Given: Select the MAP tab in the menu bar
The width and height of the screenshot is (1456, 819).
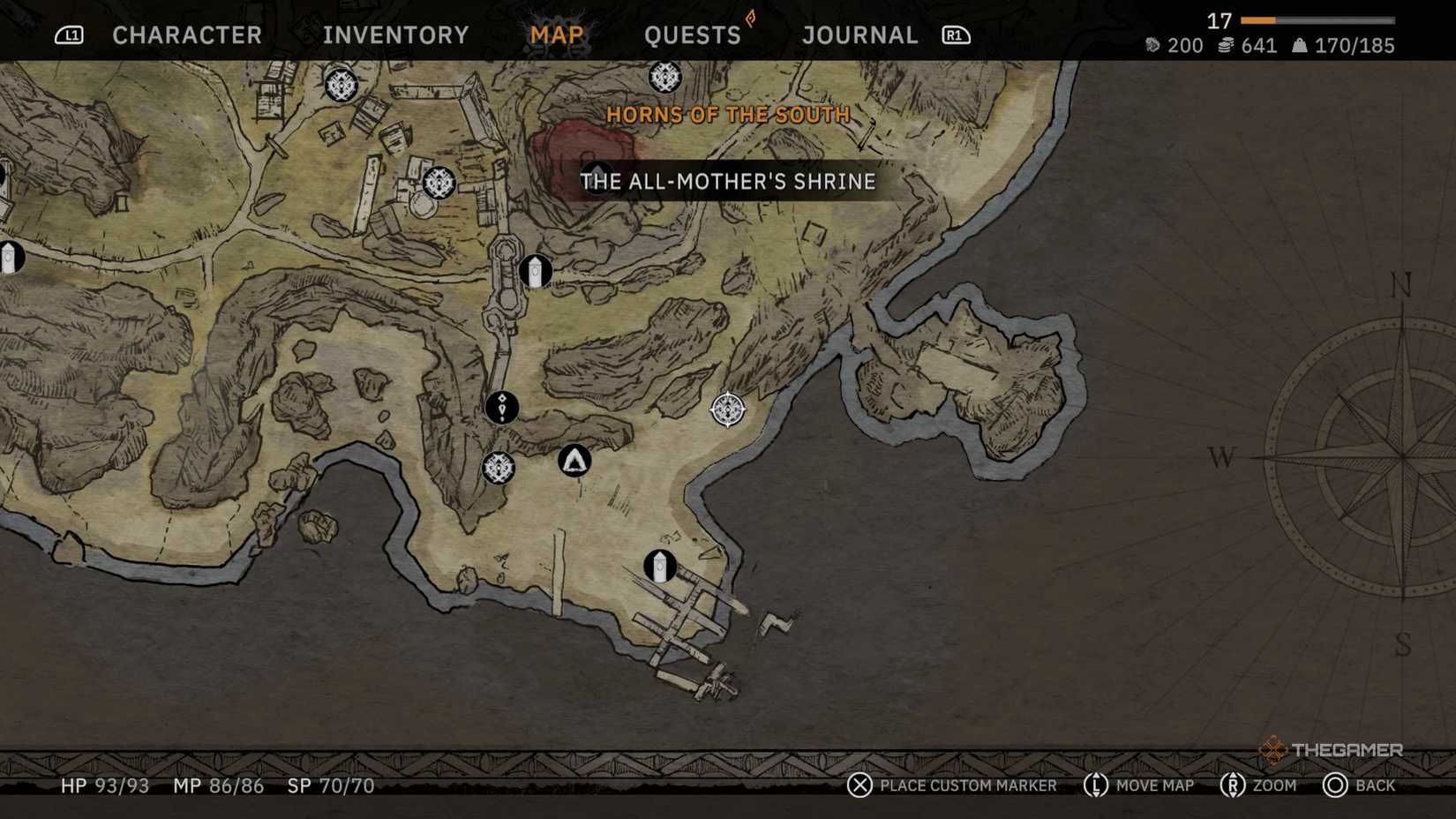Looking at the screenshot, I should coord(556,35).
